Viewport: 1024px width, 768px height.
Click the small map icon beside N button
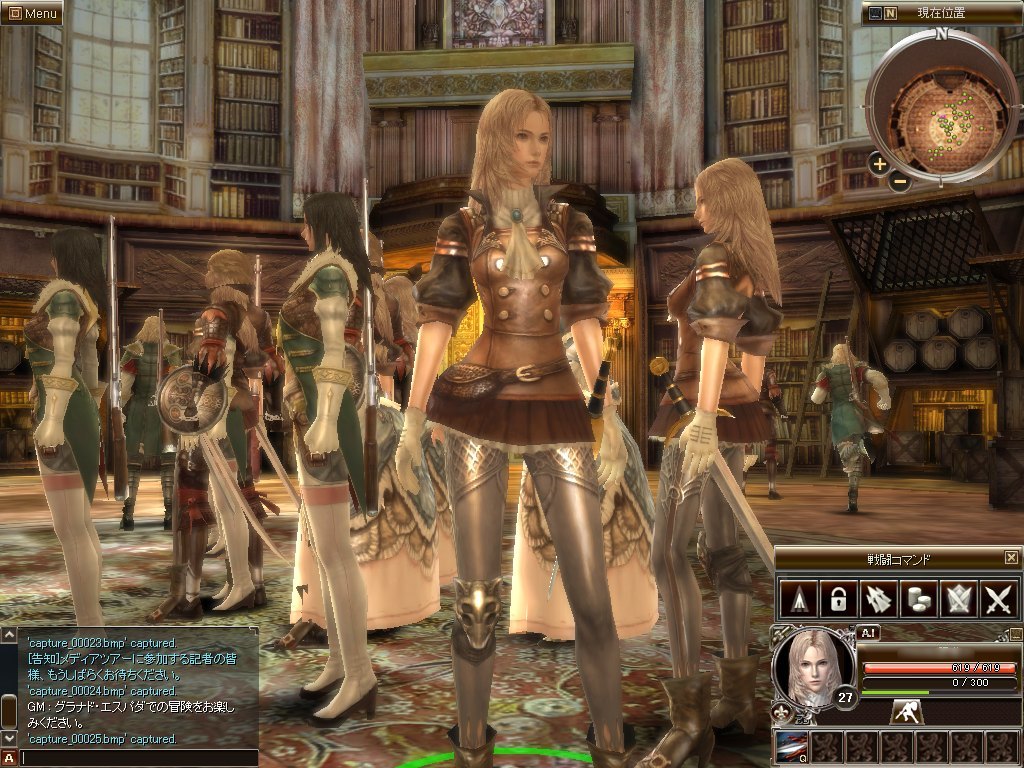[x=876, y=13]
